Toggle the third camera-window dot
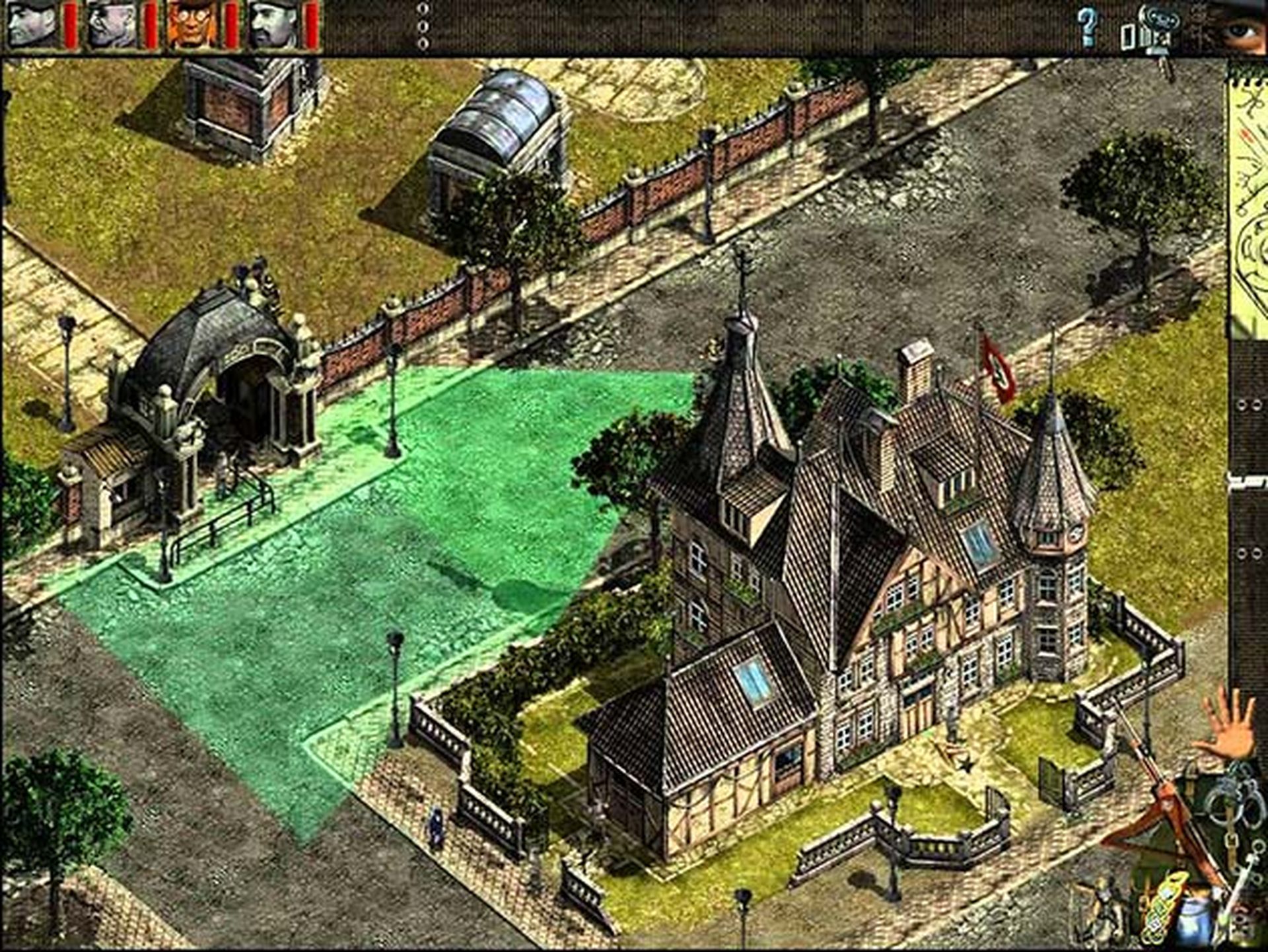Image resolution: width=1268 pixels, height=952 pixels. (421, 43)
